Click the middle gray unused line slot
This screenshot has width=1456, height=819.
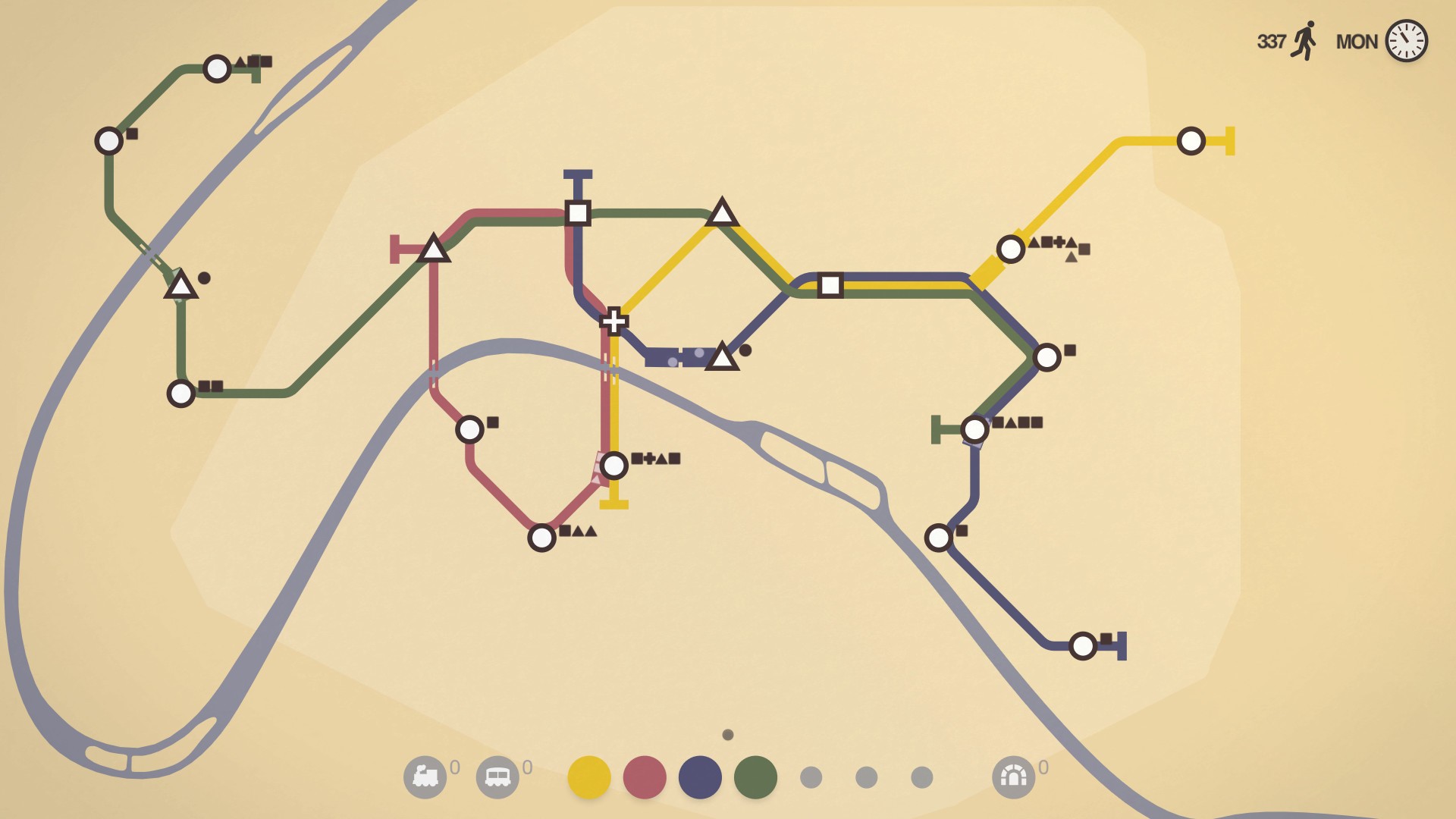(x=864, y=777)
